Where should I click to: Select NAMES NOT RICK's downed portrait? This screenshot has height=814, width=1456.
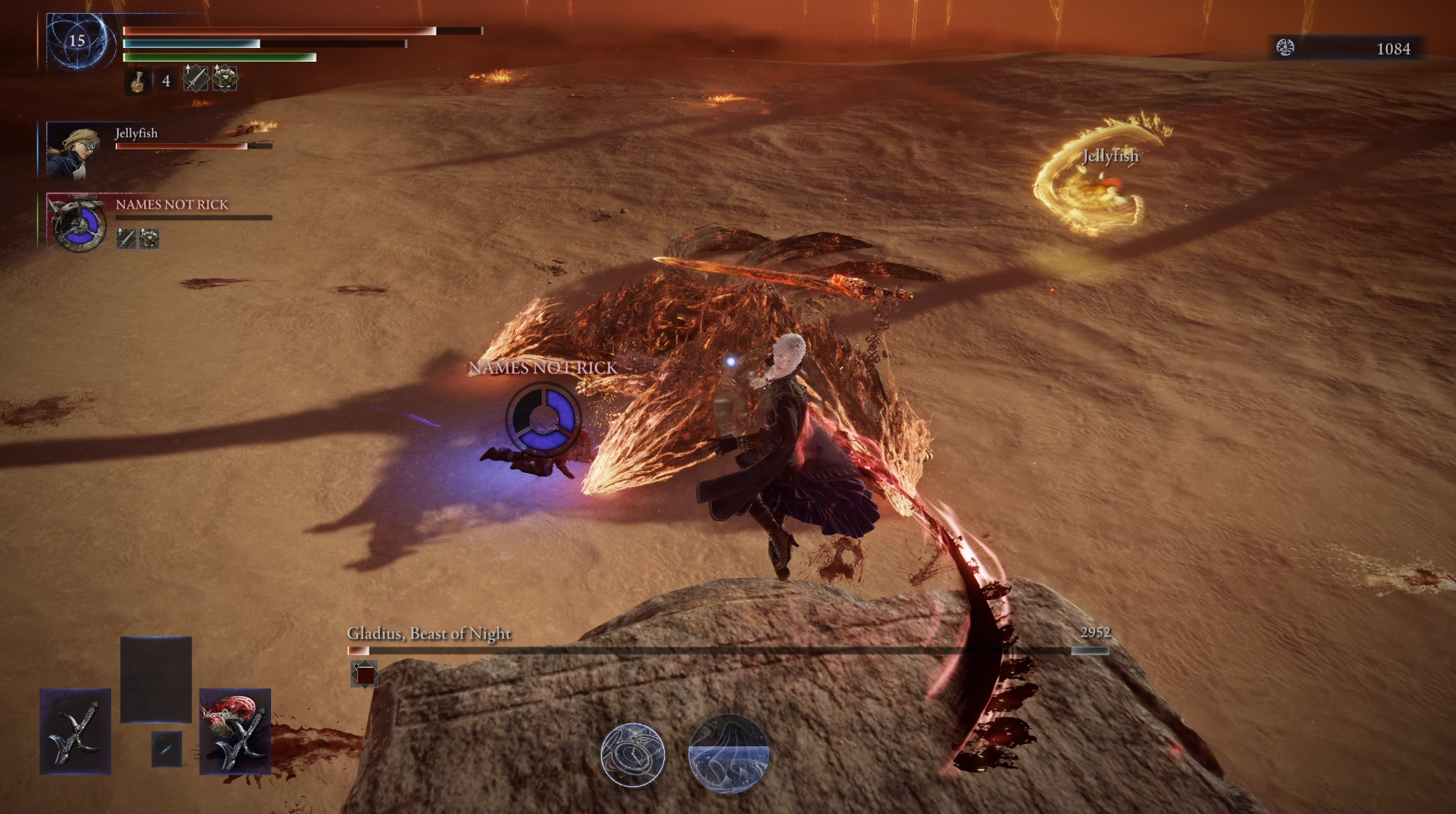click(x=77, y=222)
